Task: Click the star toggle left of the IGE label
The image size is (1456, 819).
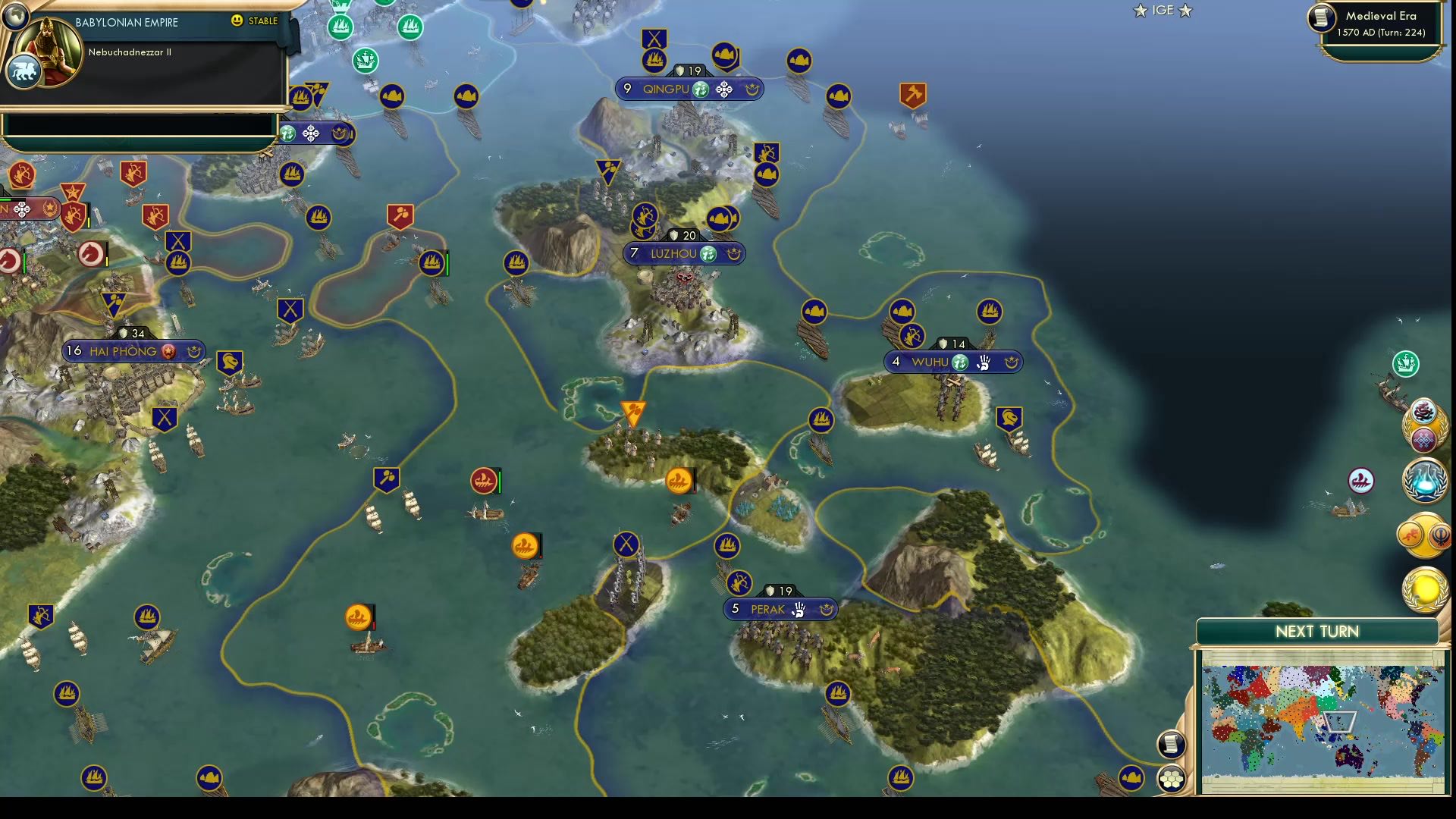Action: (1141, 11)
